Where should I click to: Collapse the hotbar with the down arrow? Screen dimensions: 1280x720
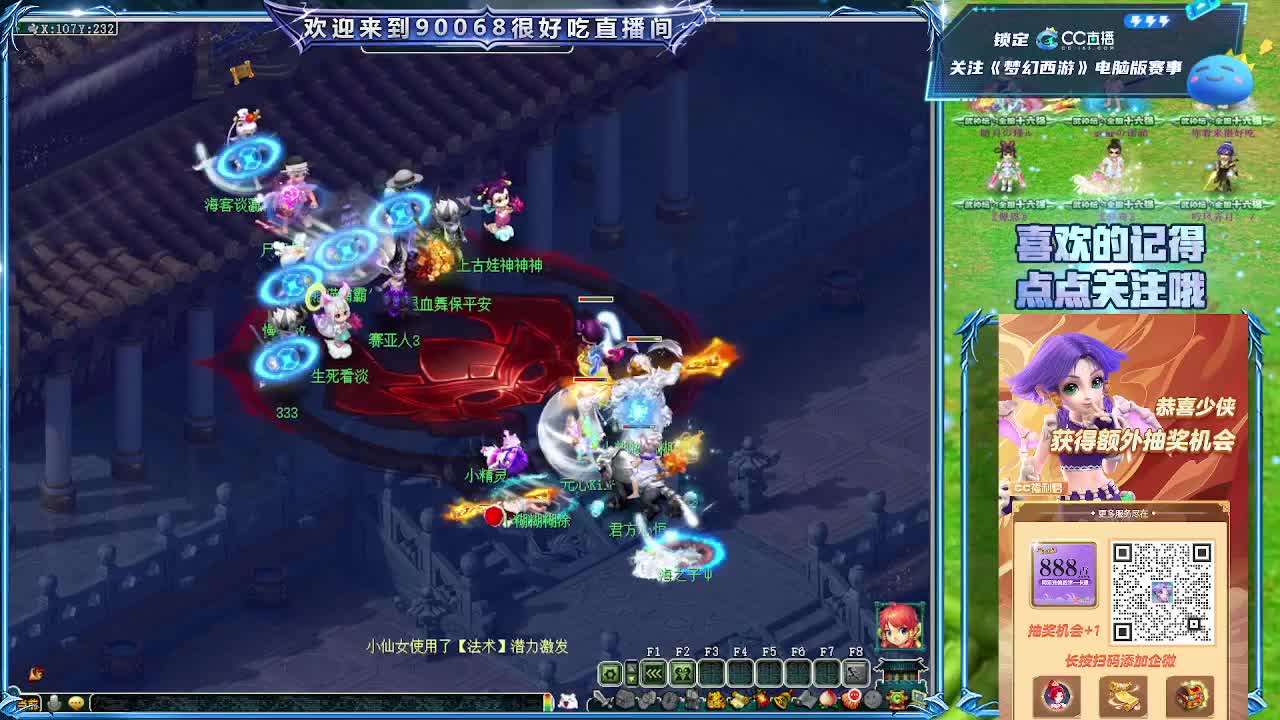point(631,678)
